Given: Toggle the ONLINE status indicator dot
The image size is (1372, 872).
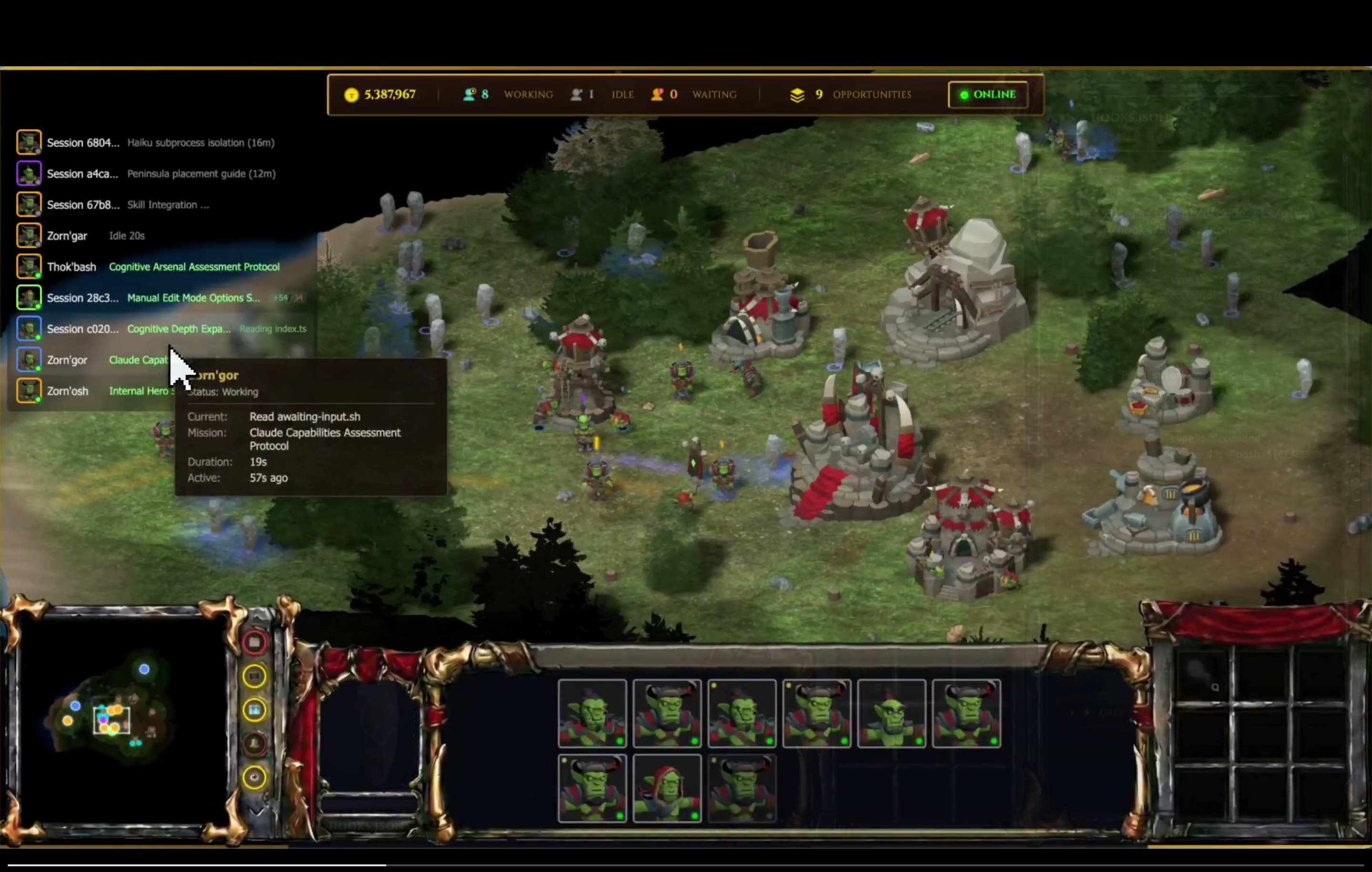Looking at the screenshot, I should 964,95.
